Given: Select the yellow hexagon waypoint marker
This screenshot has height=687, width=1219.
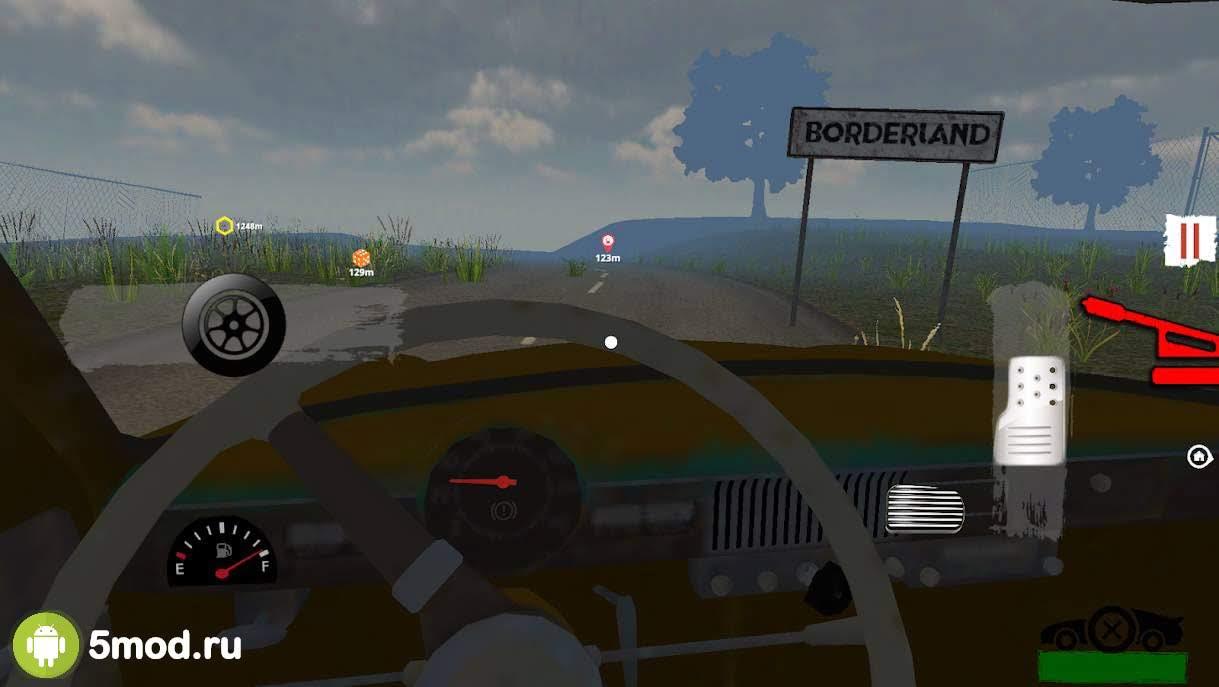Looking at the screenshot, I should coord(225,226).
